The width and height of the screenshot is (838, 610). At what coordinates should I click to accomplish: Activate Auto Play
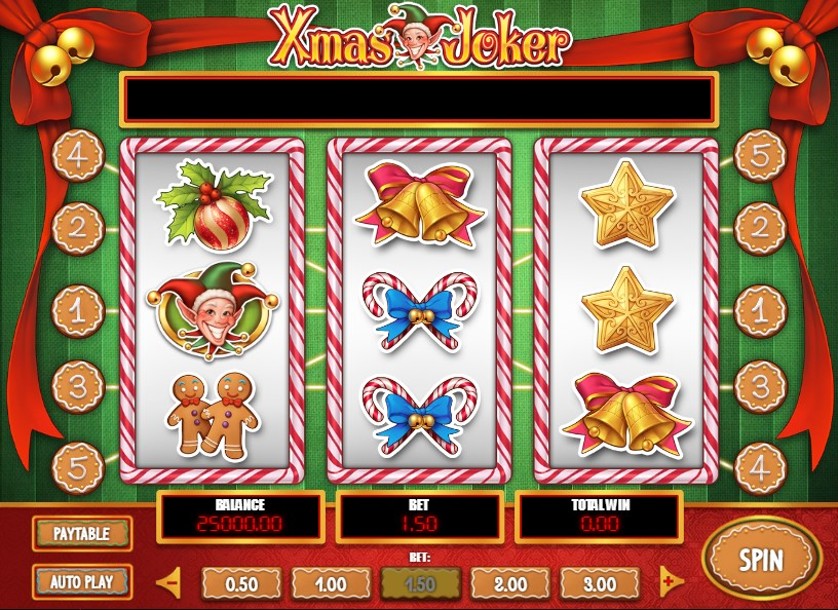[x=80, y=580]
